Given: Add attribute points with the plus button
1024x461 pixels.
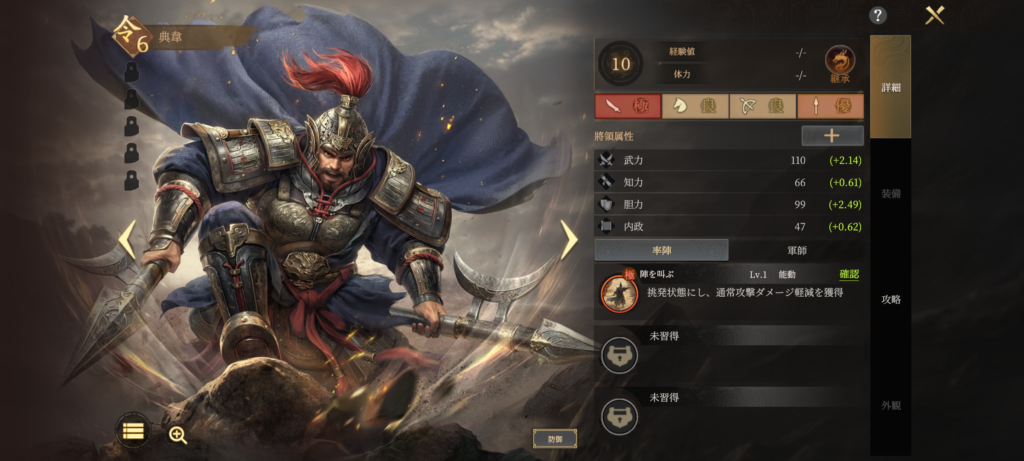Looking at the screenshot, I should (x=832, y=136).
